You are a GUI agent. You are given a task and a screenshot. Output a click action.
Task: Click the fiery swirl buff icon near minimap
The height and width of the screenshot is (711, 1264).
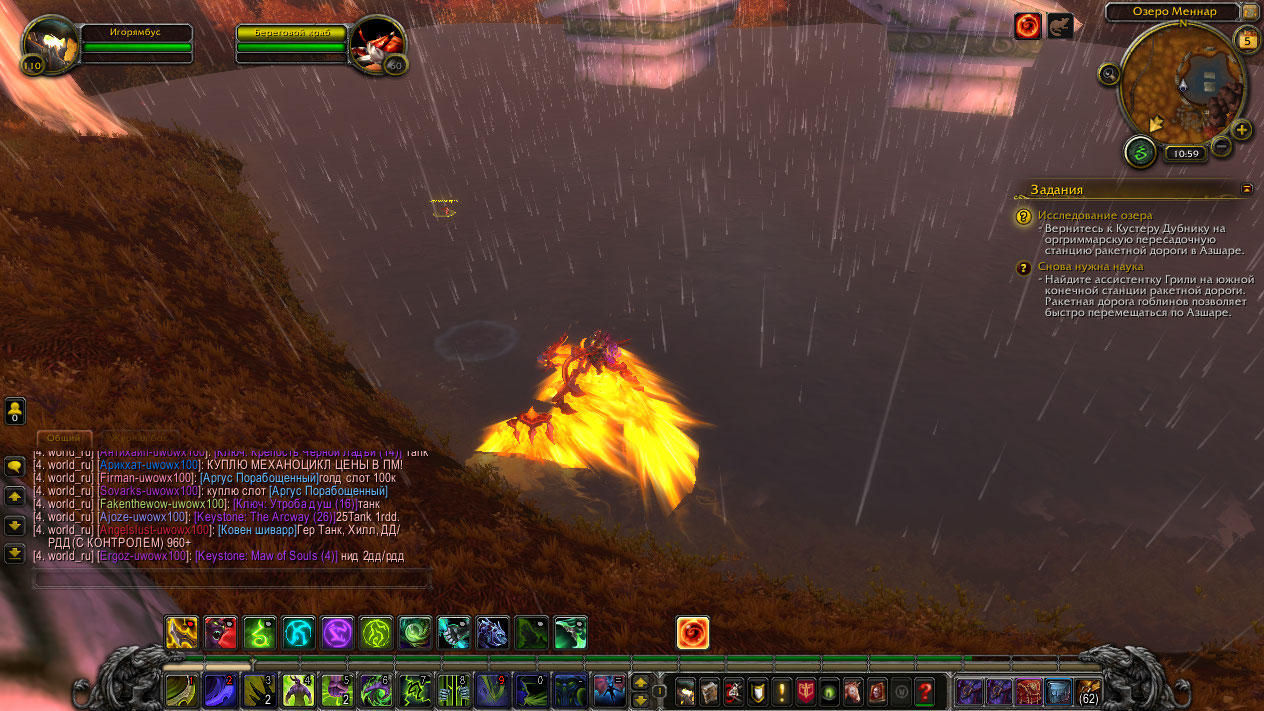(1027, 27)
